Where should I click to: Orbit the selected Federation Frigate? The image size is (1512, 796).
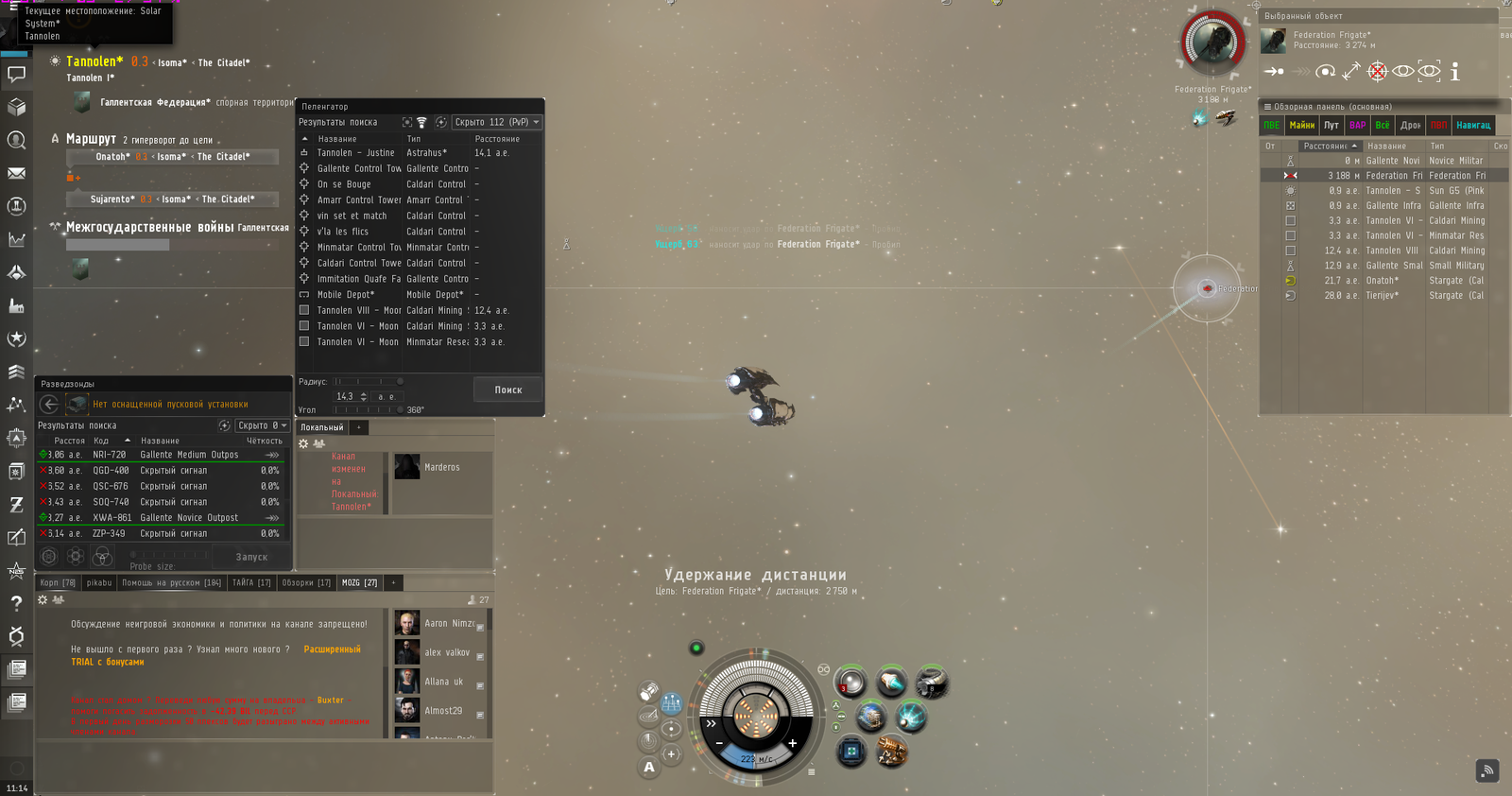(1326, 72)
